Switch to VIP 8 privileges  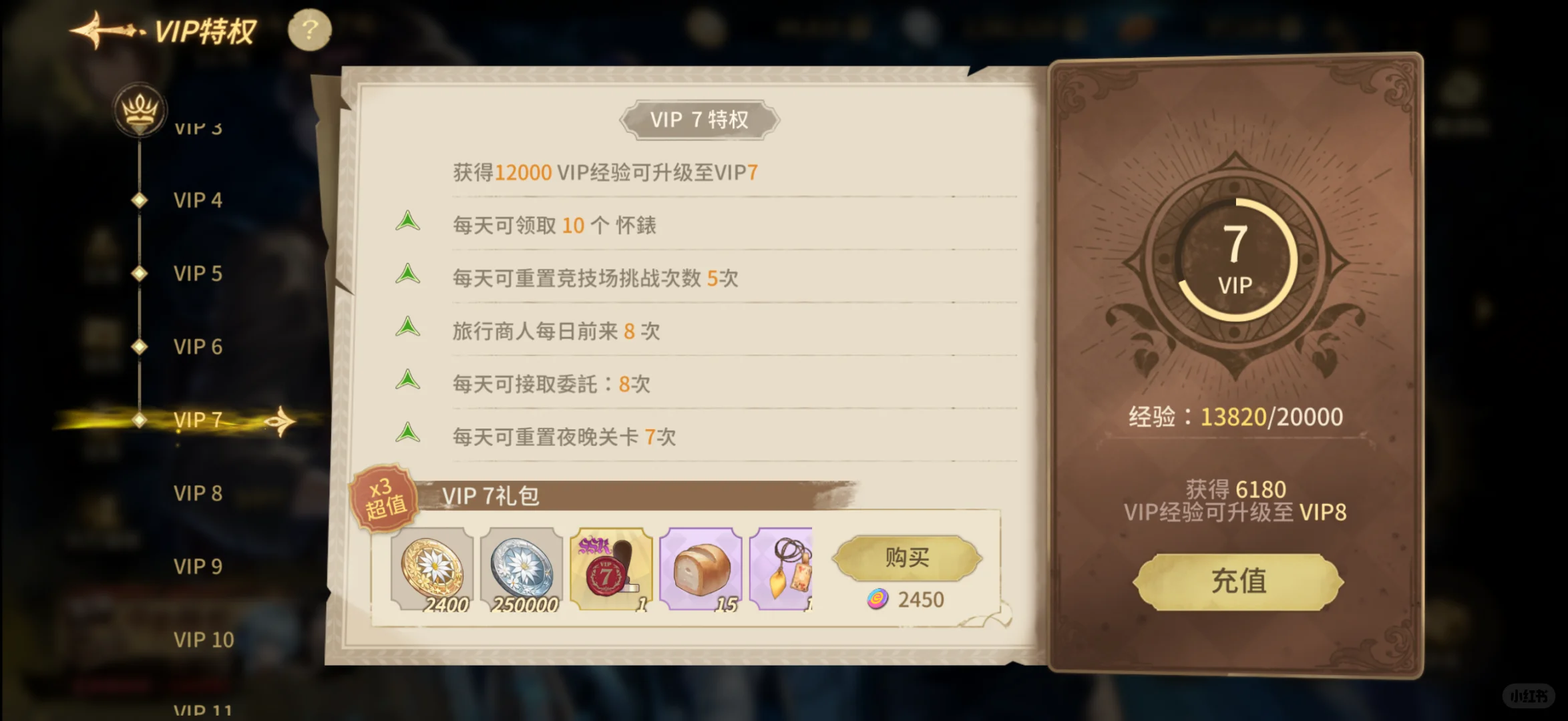click(196, 493)
